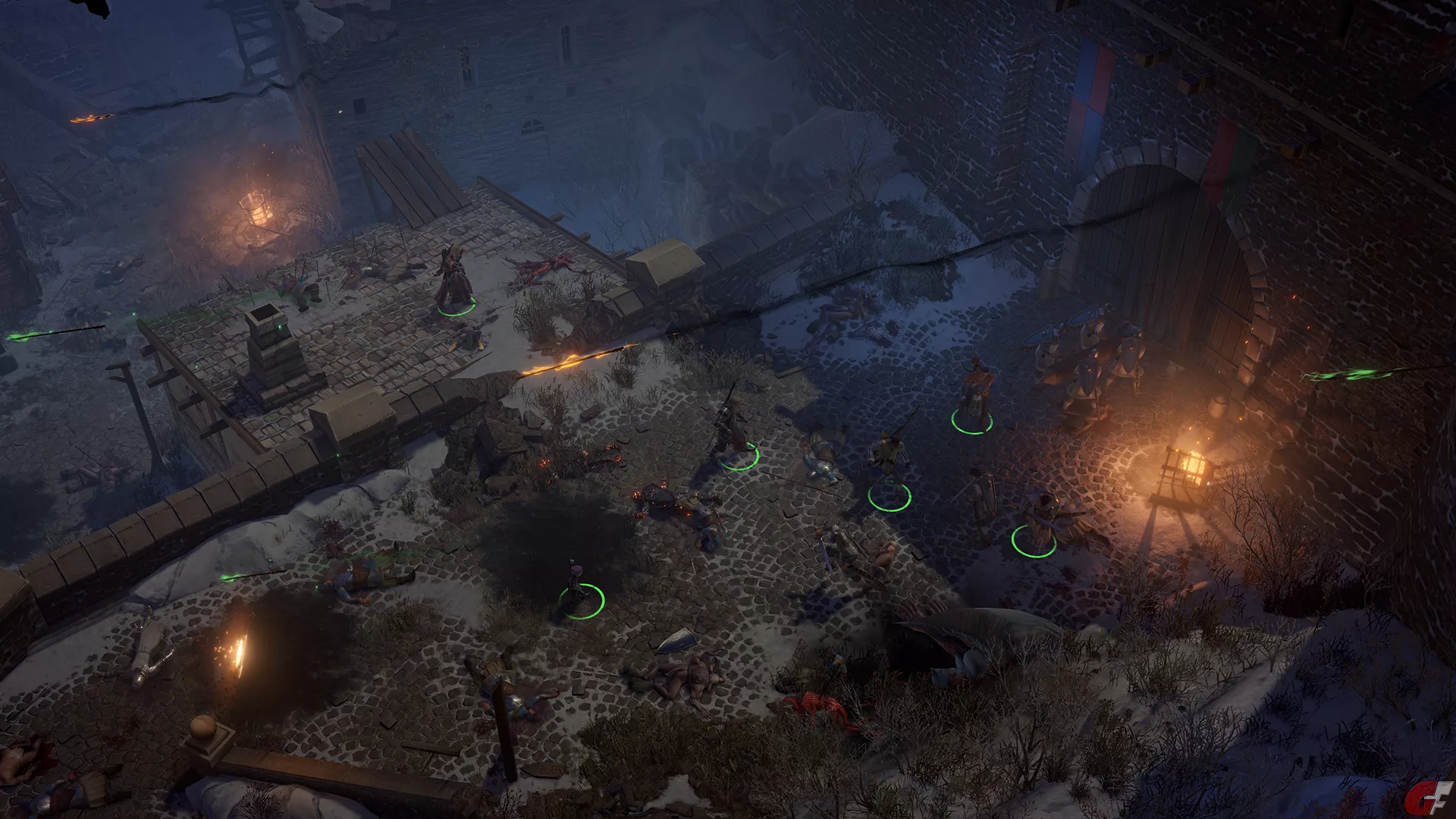Select the party member nearest the wooden gate
The image size is (1456, 819).
[x=974, y=397]
